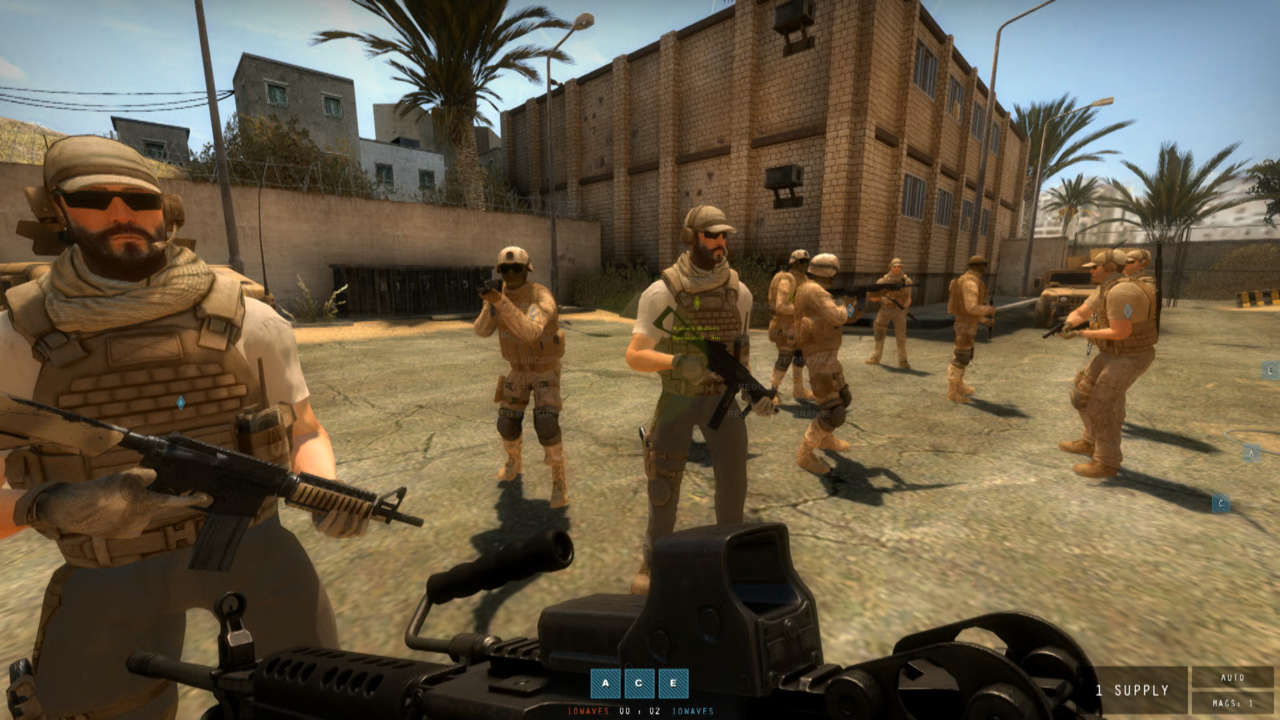
Task: Select objective A box in the objective bar
Action: (x=605, y=683)
